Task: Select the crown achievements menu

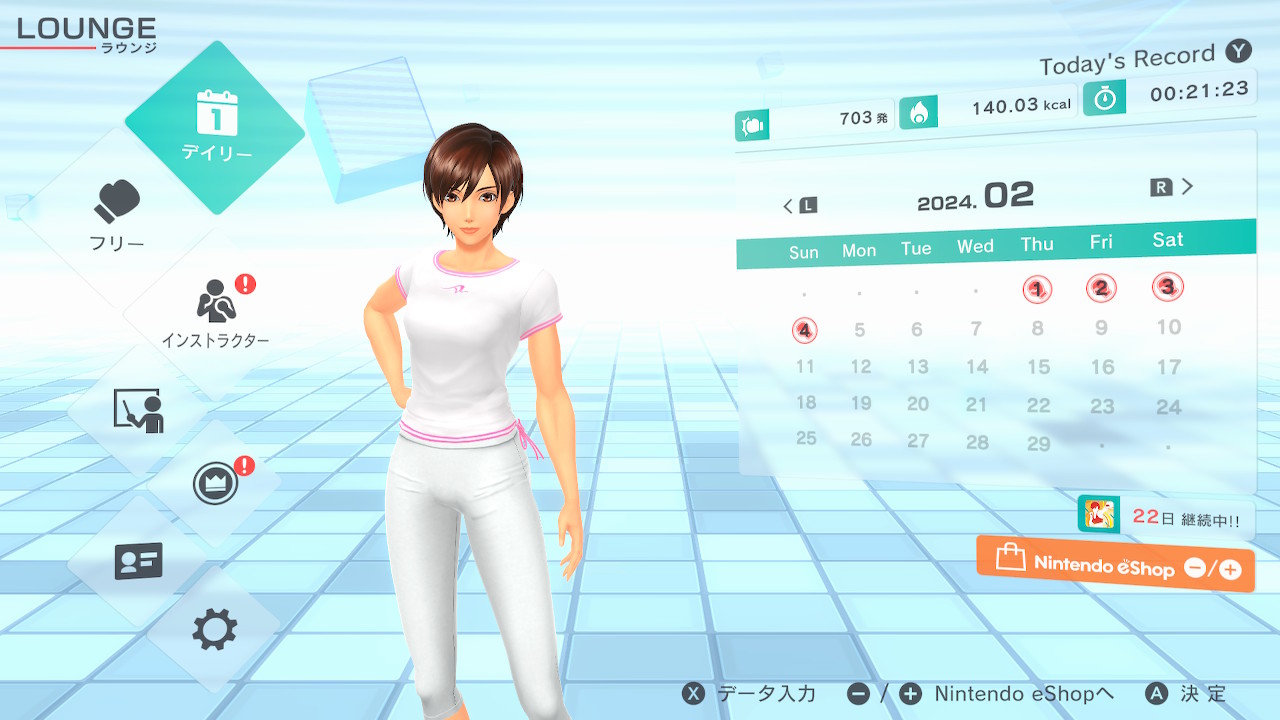Action: click(x=215, y=484)
